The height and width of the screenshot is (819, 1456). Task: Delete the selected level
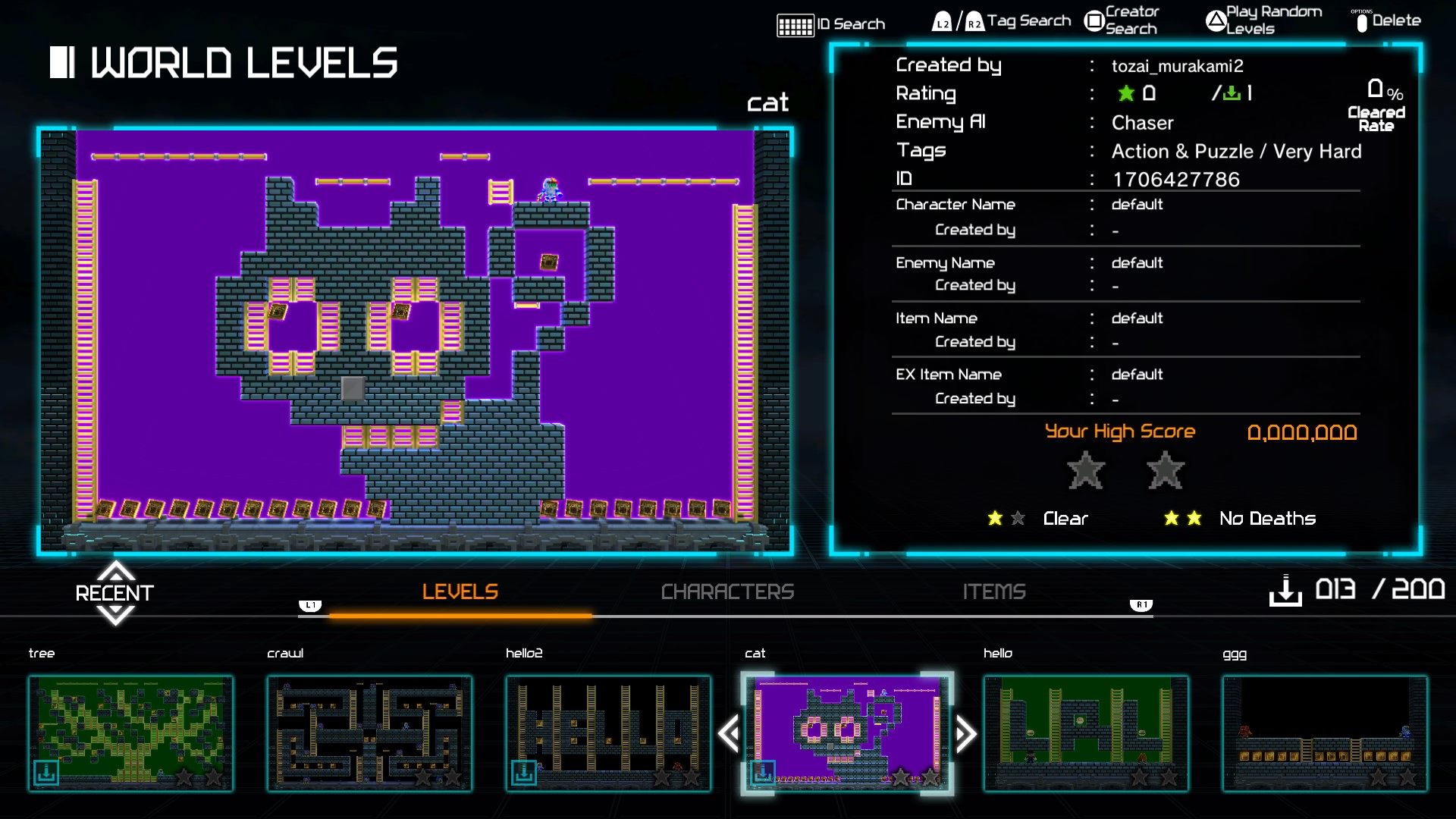coord(1387,21)
